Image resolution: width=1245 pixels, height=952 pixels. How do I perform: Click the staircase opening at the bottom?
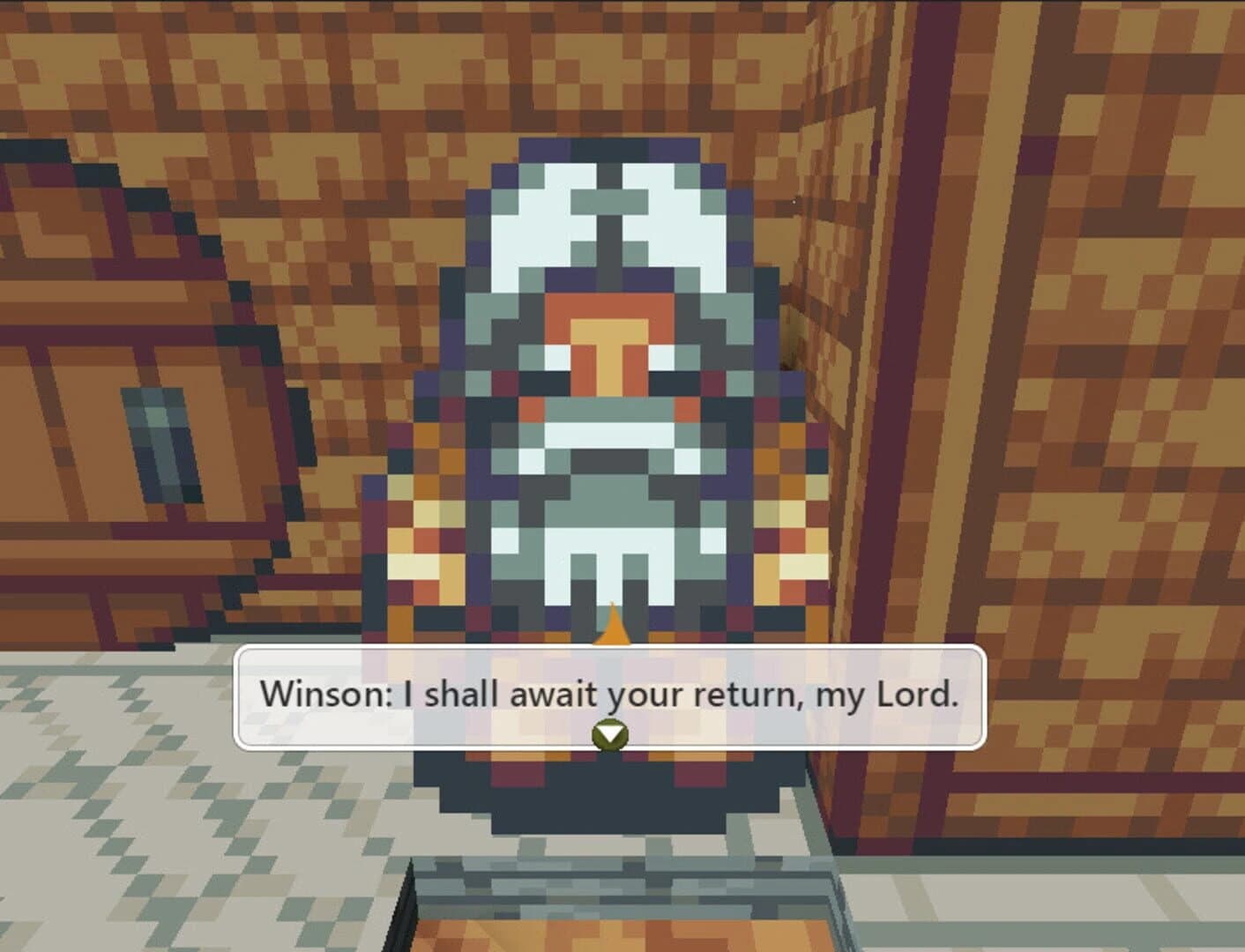[x=617, y=890]
